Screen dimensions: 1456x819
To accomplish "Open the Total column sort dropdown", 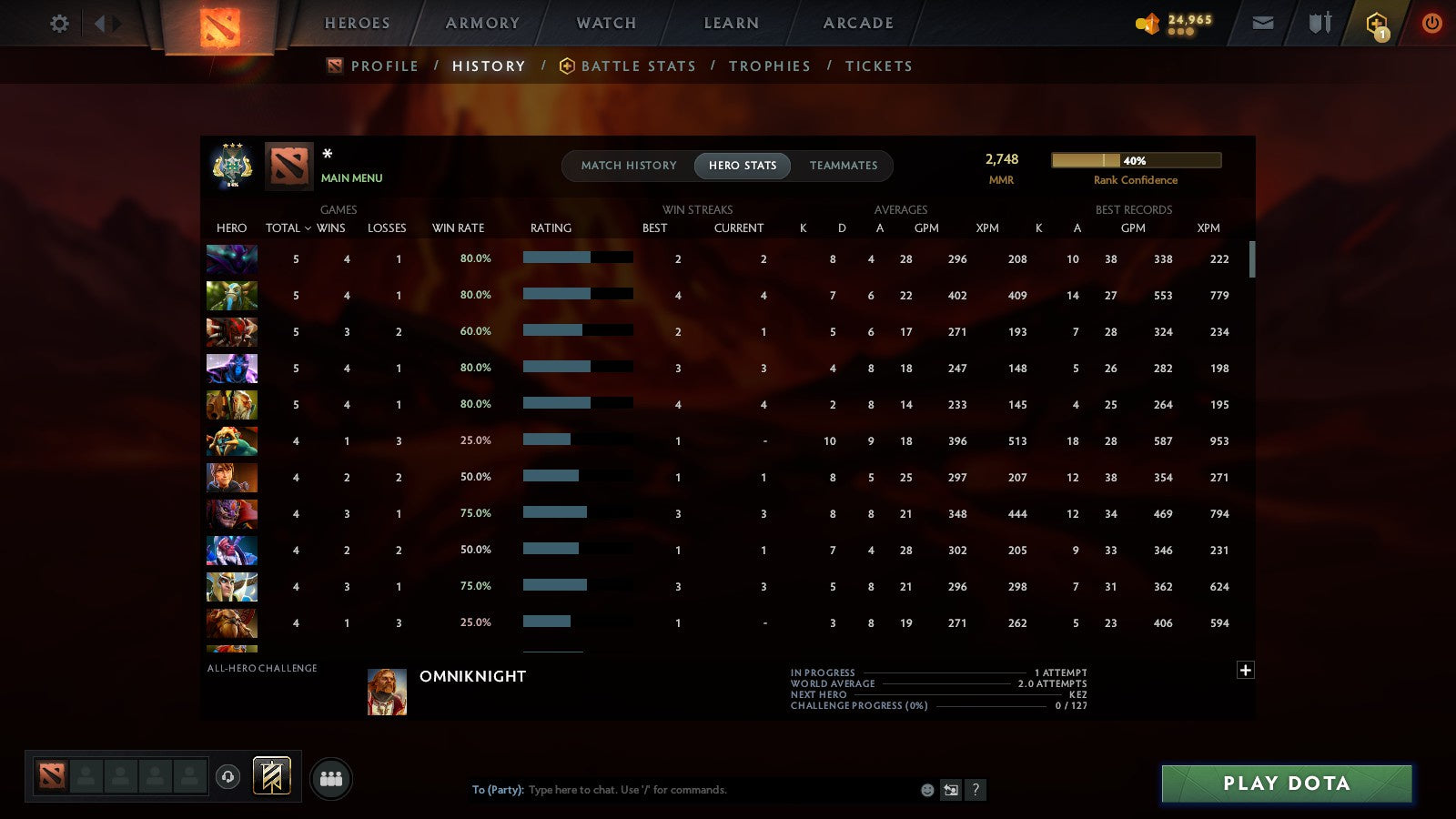I will tap(288, 228).
